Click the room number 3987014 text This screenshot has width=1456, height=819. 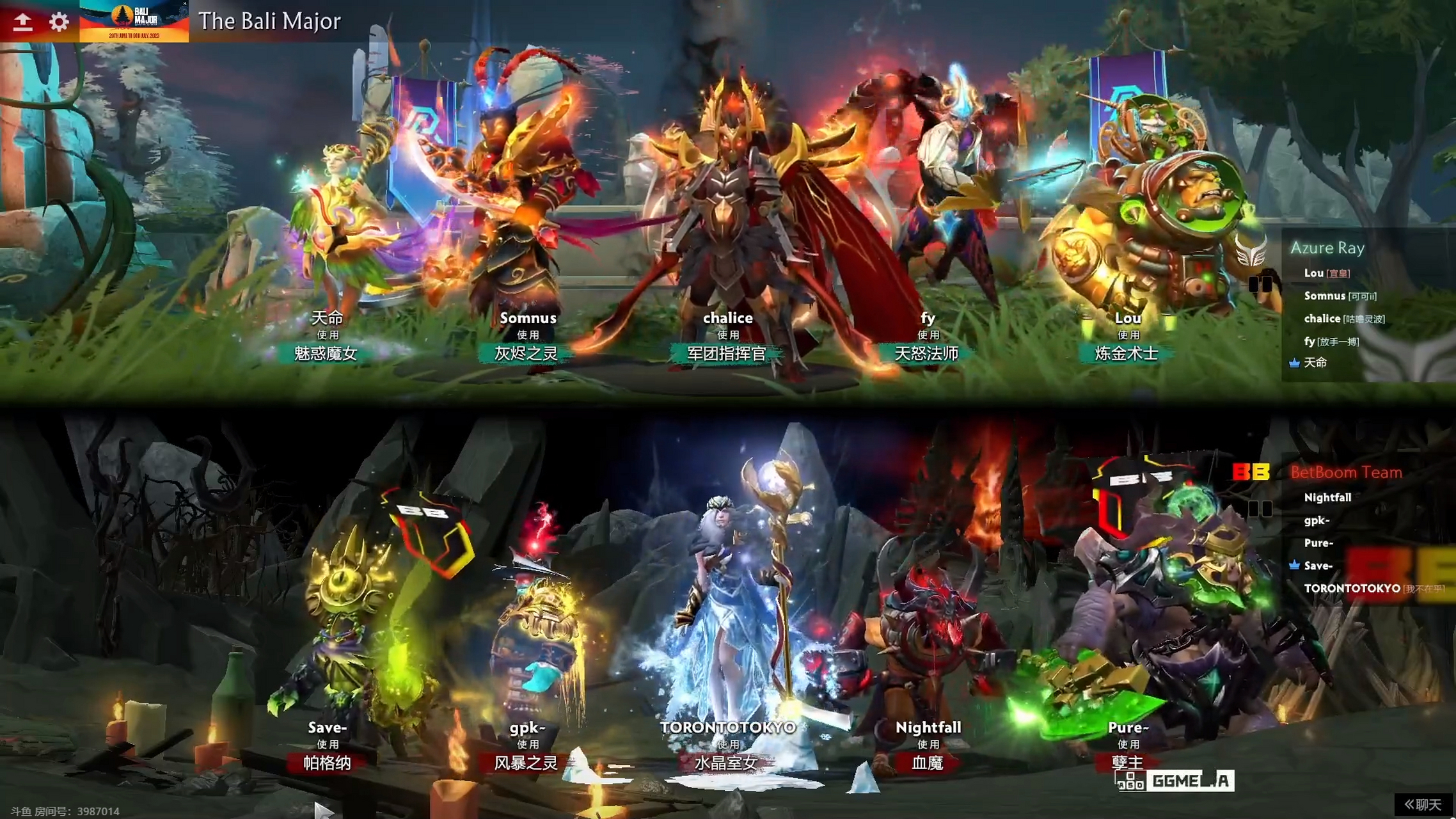[x=100, y=811]
